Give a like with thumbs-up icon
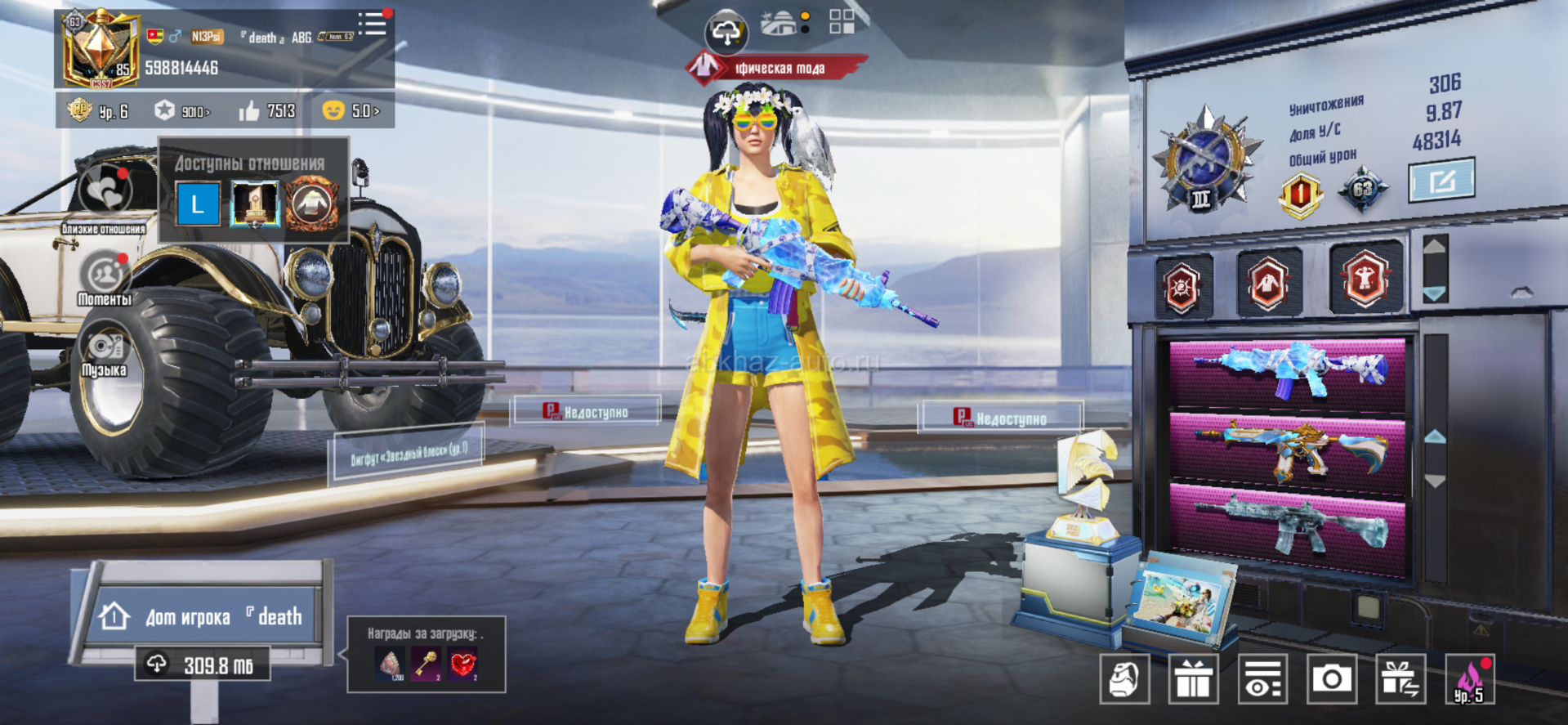Viewport: 1568px width, 725px height. [x=249, y=110]
